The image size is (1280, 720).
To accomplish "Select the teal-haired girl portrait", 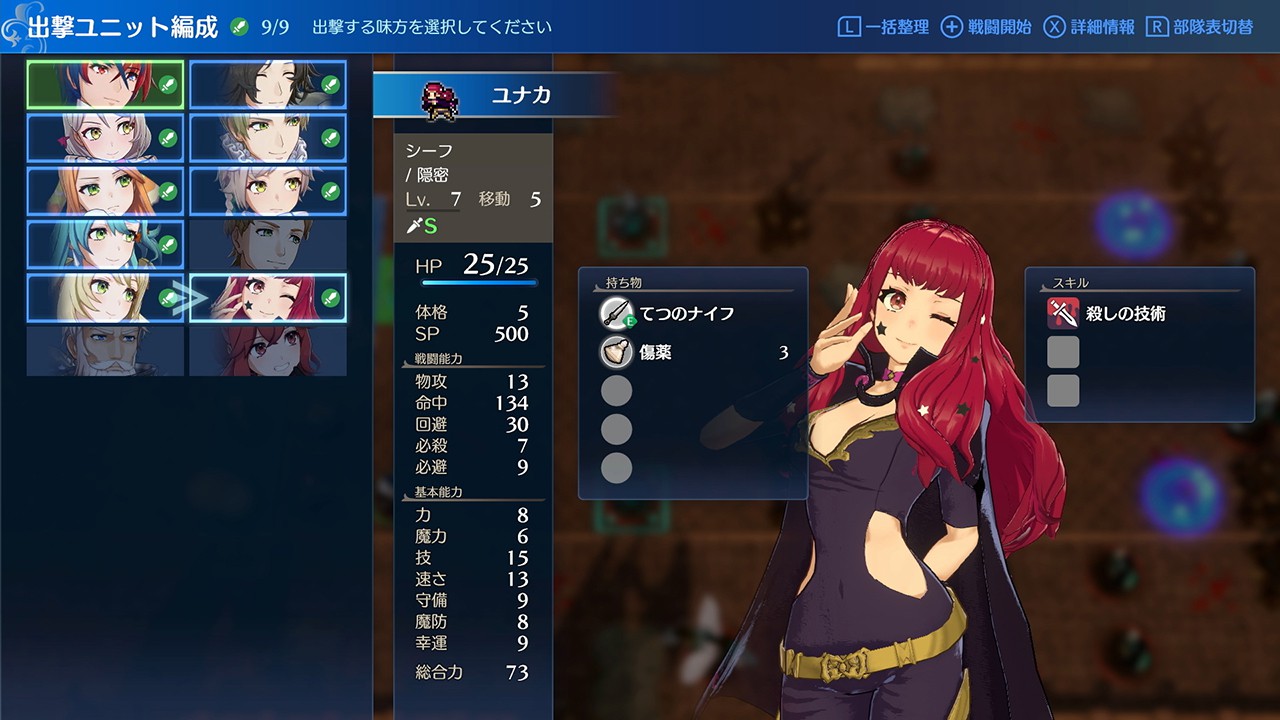I will click(x=105, y=244).
